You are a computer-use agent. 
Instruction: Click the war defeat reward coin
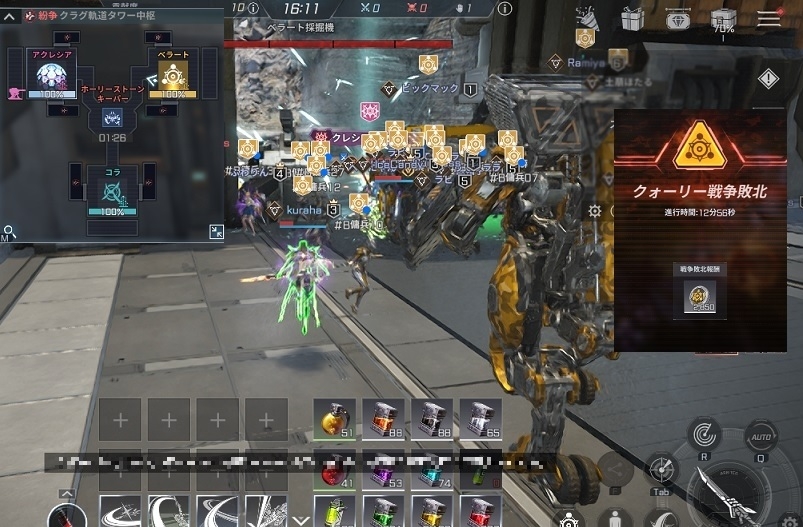click(x=699, y=297)
